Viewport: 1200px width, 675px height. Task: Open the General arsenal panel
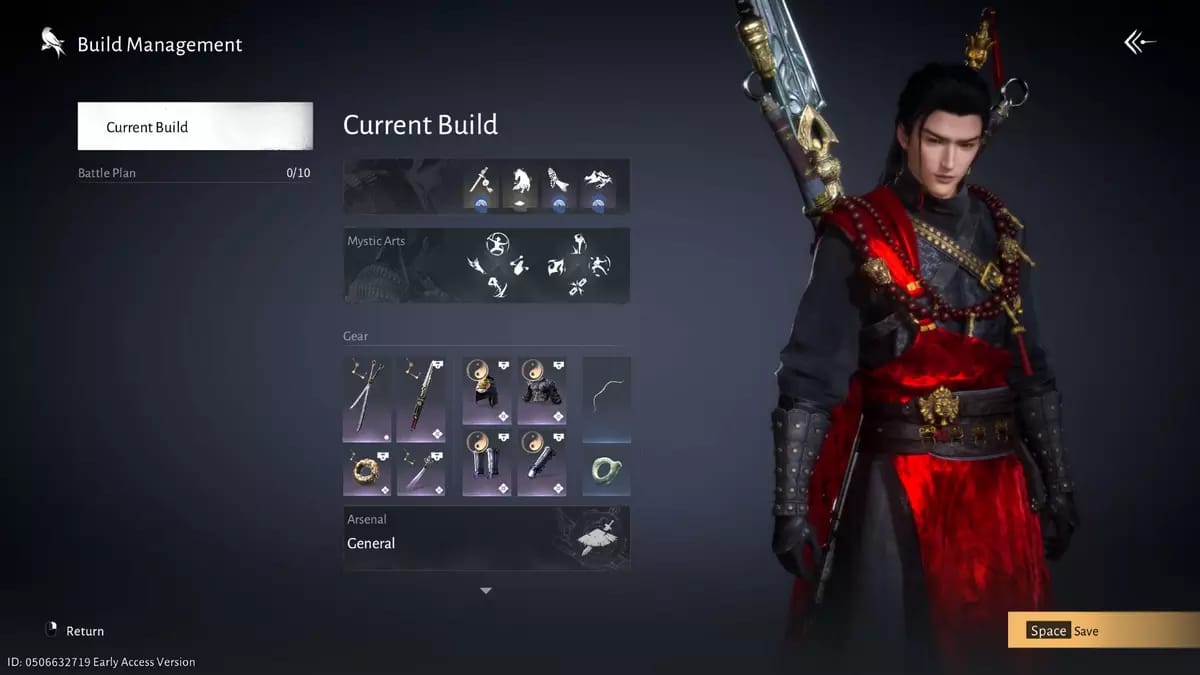click(486, 538)
